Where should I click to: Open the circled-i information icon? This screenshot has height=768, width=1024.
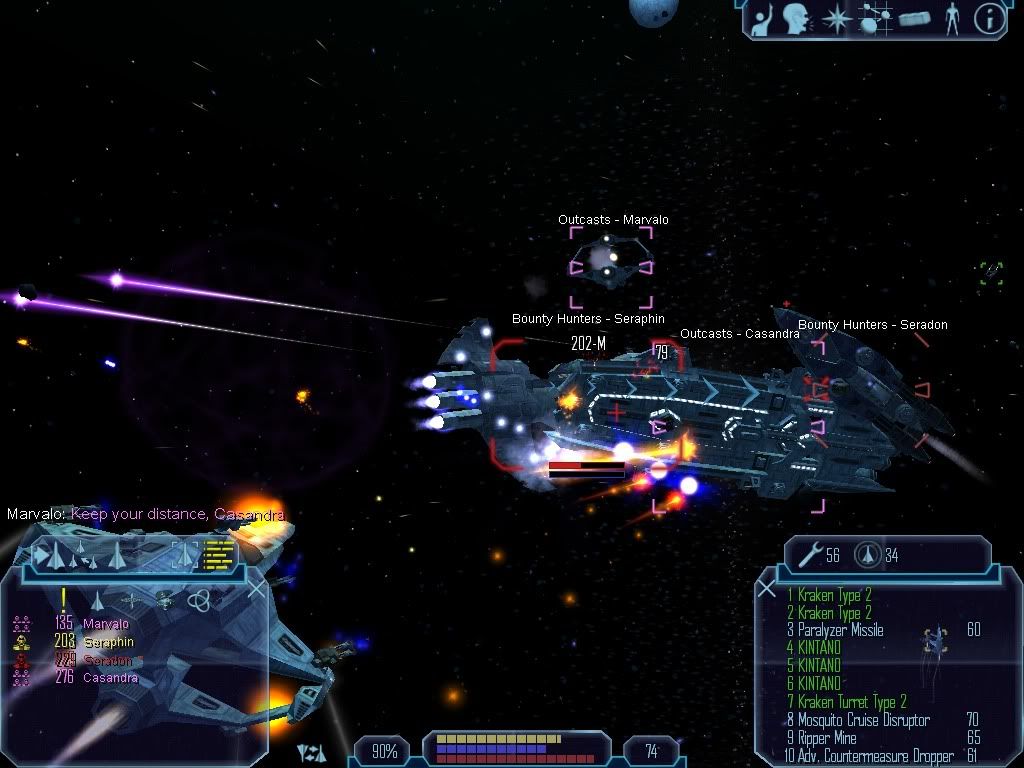pos(989,19)
